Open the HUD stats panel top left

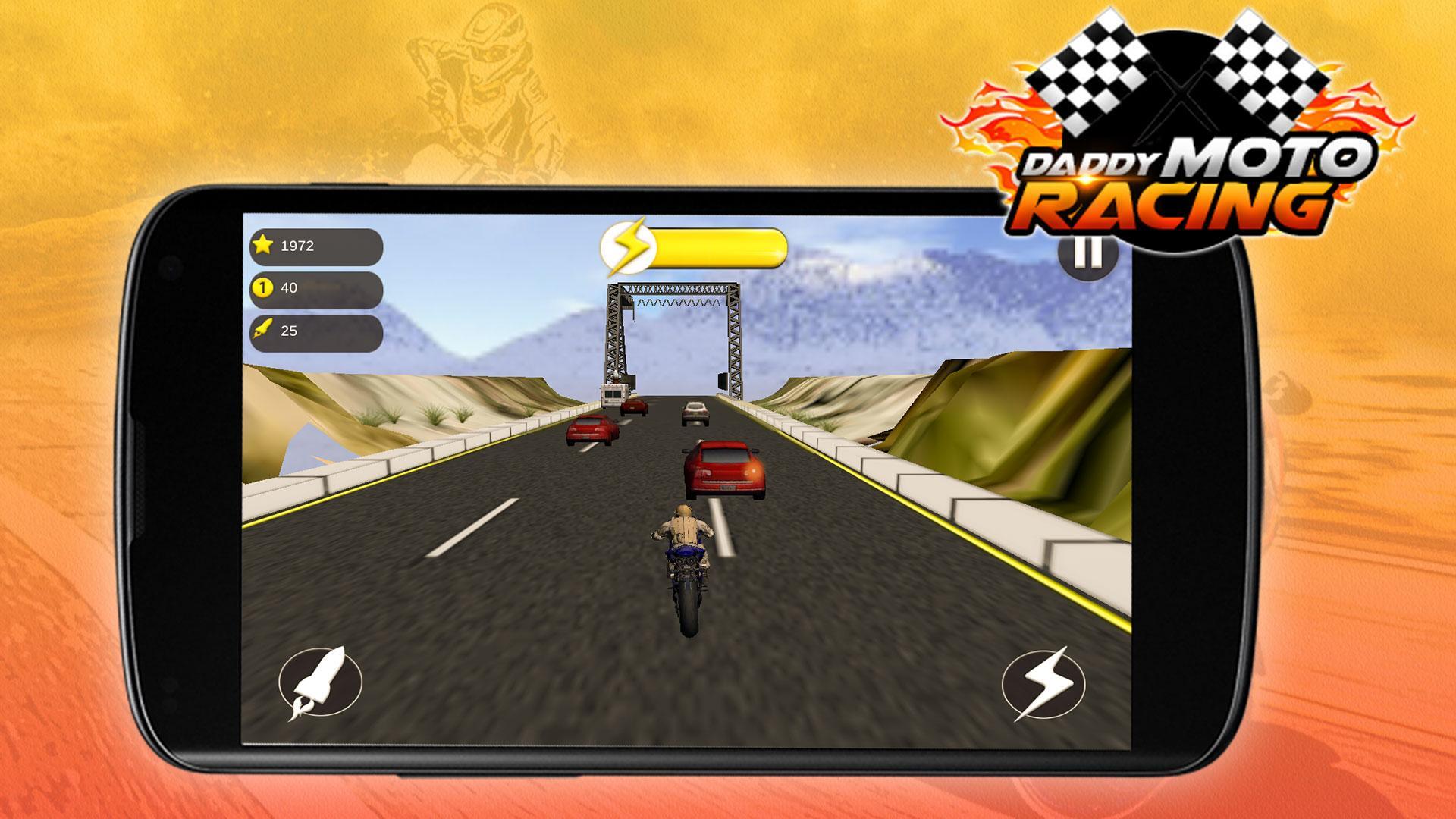(x=315, y=287)
